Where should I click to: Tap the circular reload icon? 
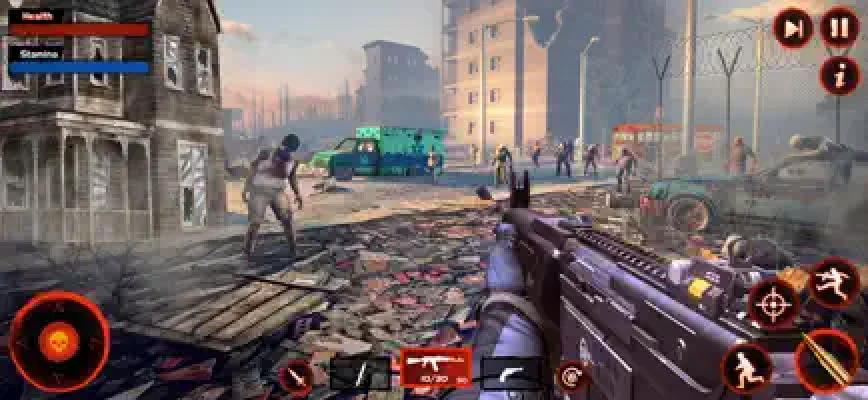pos(572,376)
